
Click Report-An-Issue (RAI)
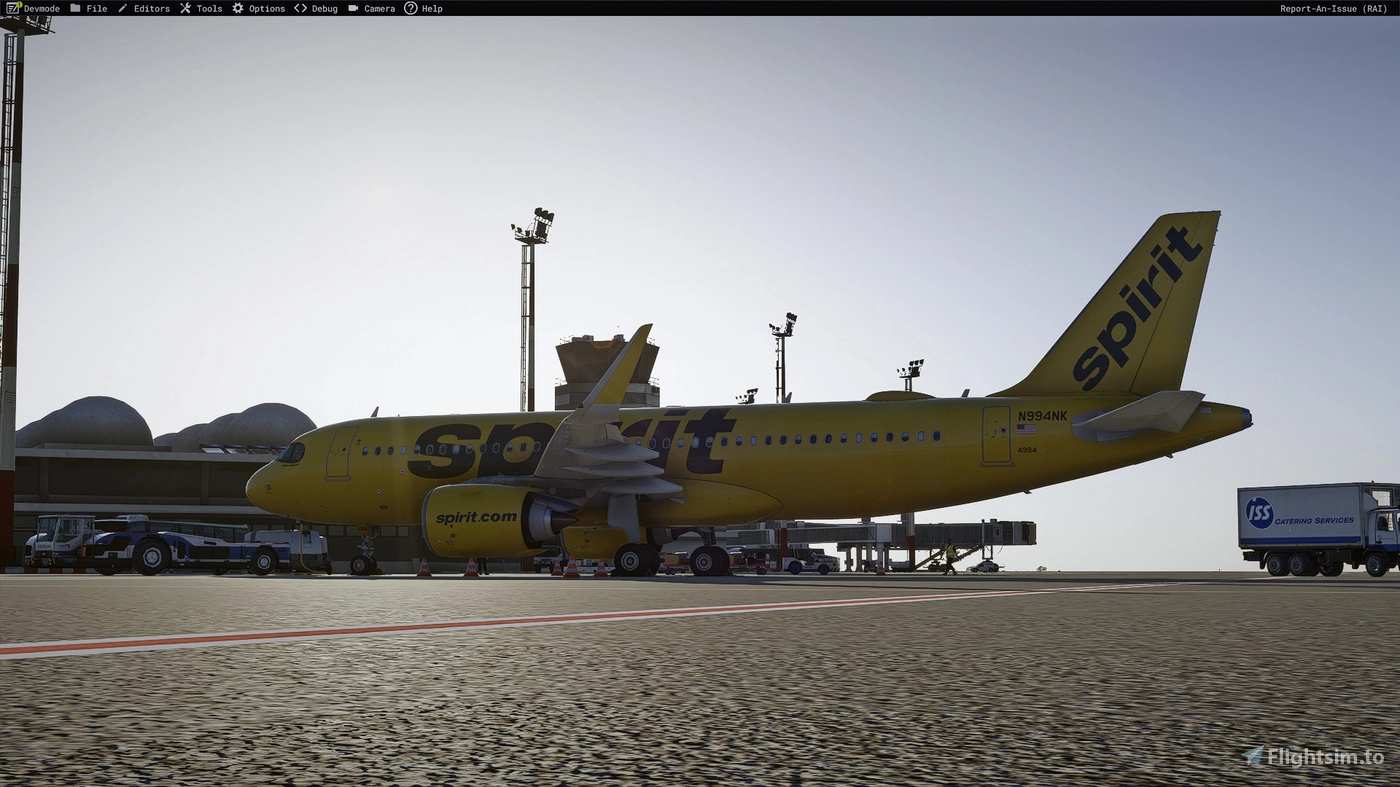pyautogui.click(x=1333, y=8)
